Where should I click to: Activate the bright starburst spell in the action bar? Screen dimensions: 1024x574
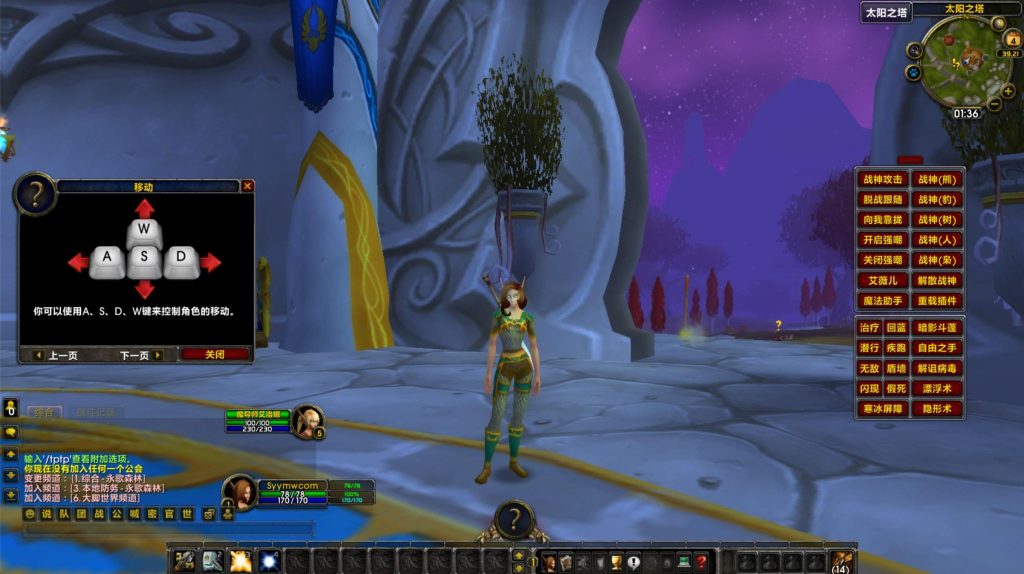[240, 561]
